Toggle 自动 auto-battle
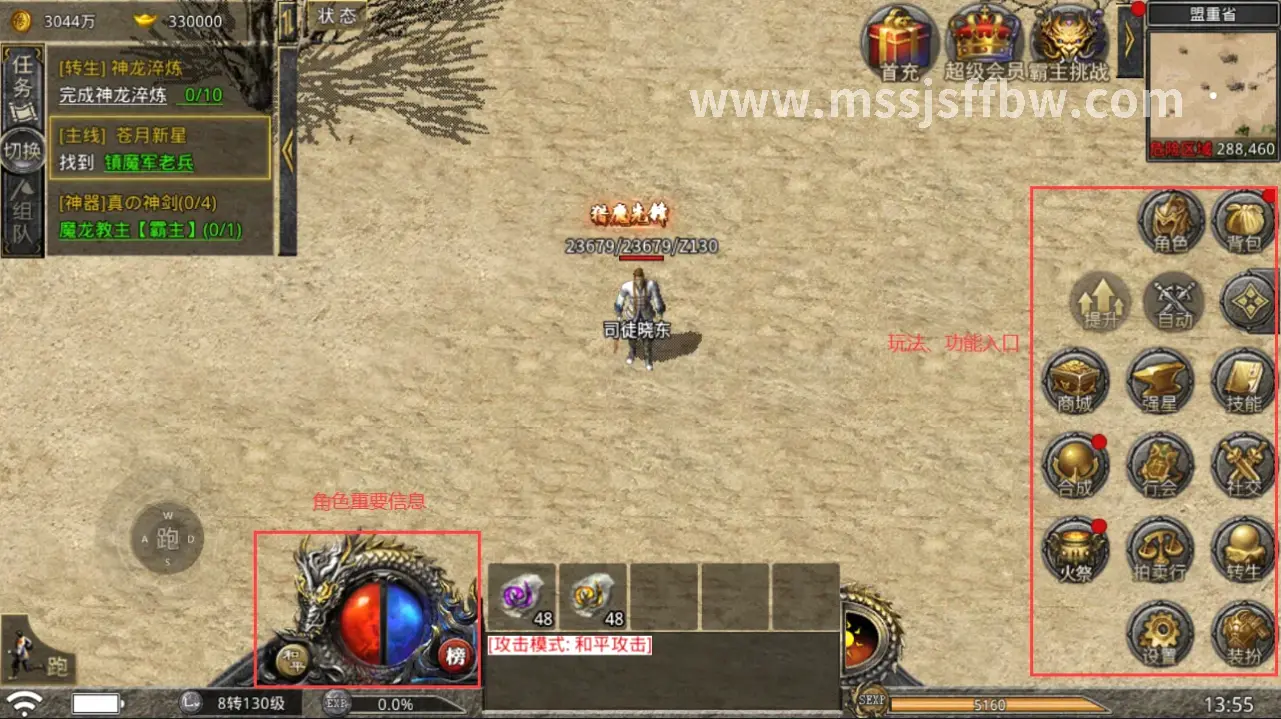The height and width of the screenshot is (719, 1281). (1174, 302)
